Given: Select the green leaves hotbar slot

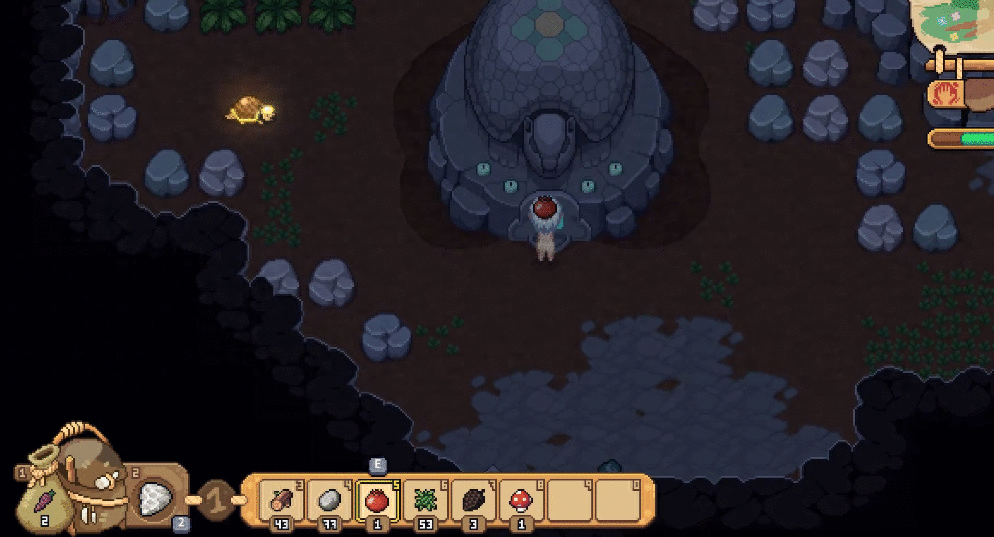Looking at the screenshot, I should click(x=426, y=498).
